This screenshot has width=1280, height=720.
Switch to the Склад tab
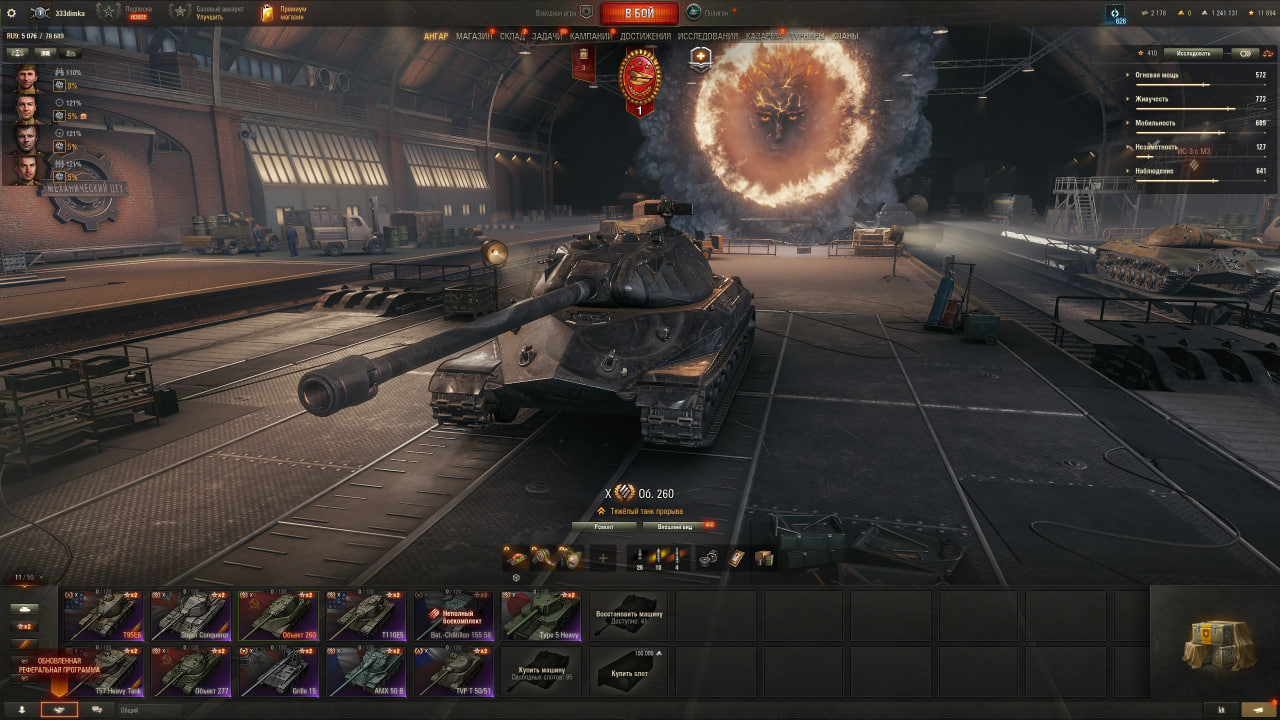512,36
